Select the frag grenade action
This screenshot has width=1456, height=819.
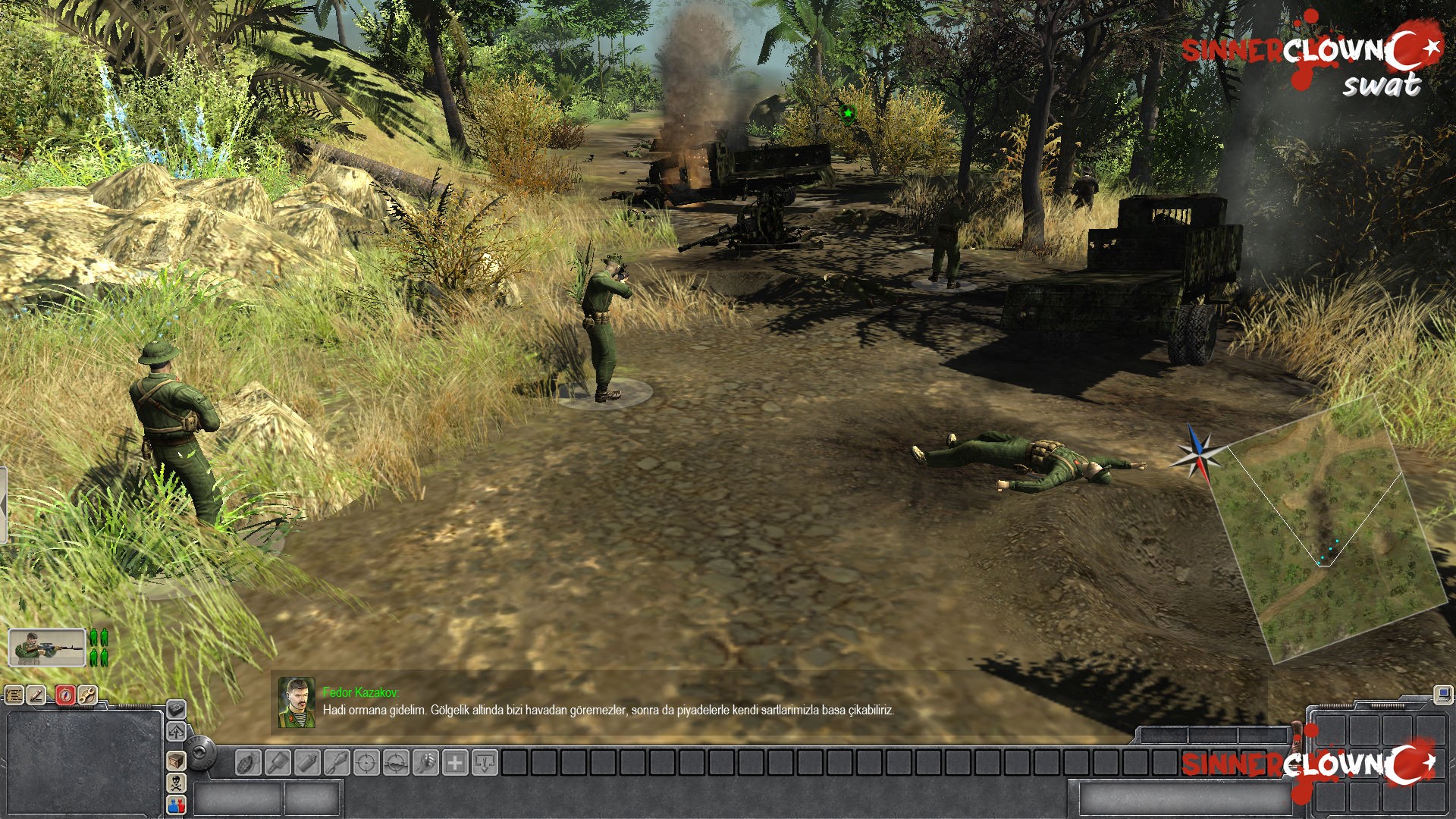(x=249, y=762)
